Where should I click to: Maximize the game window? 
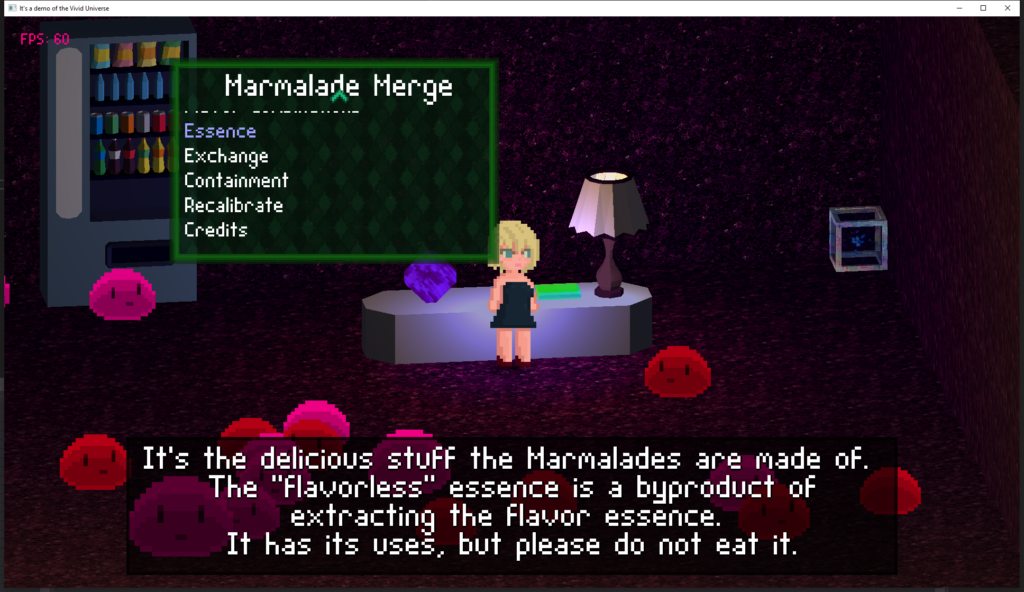[x=982, y=8]
